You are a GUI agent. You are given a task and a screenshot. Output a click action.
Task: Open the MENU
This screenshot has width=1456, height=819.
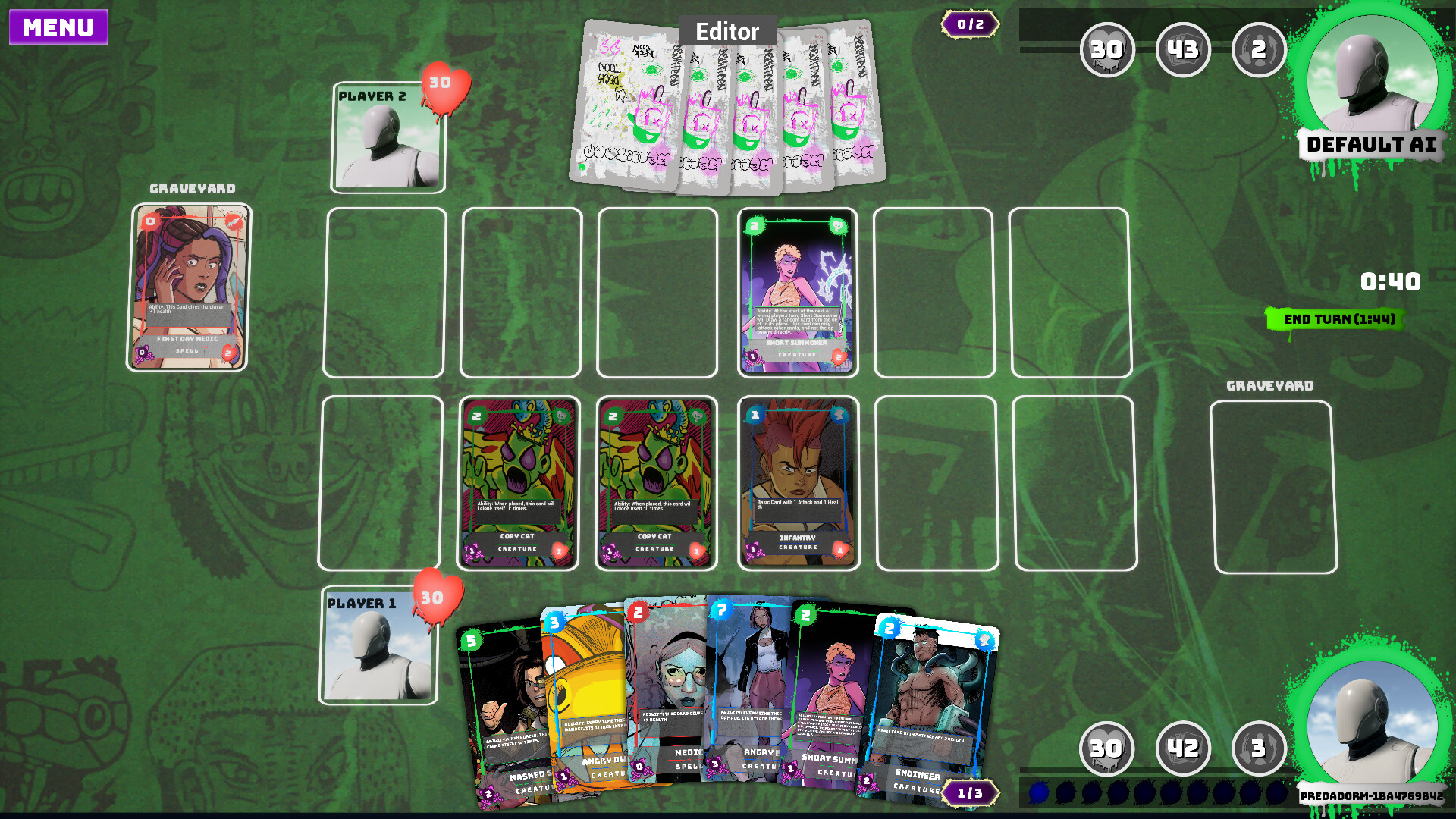click(x=58, y=28)
